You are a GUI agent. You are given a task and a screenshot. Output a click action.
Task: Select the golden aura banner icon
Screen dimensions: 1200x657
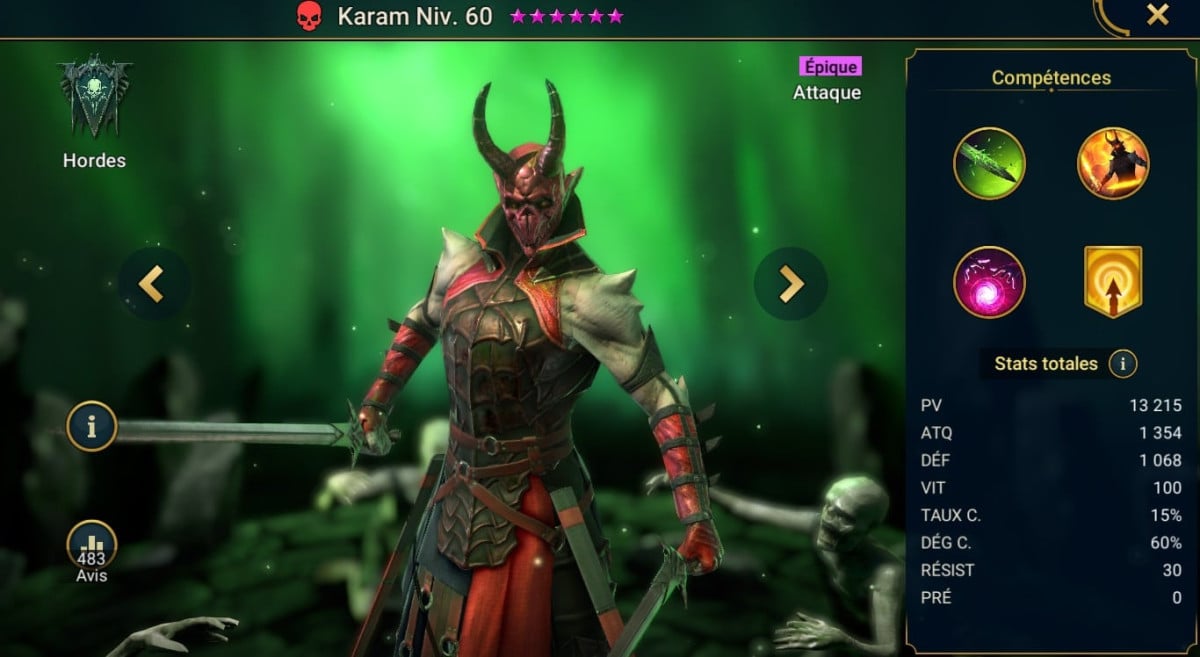pyautogui.click(x=1112, y=282)
